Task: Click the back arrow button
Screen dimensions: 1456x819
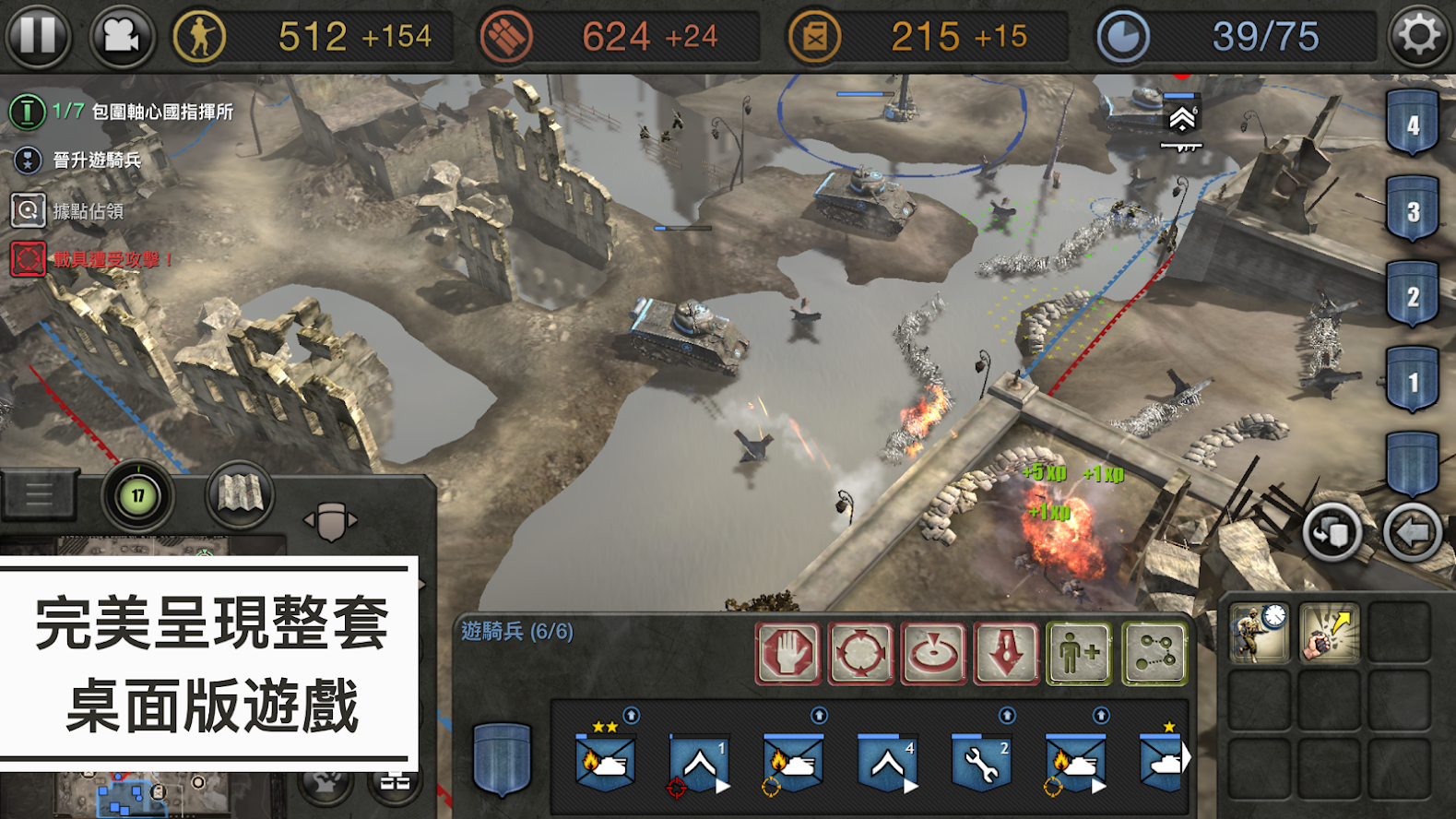Action: 1412,532
